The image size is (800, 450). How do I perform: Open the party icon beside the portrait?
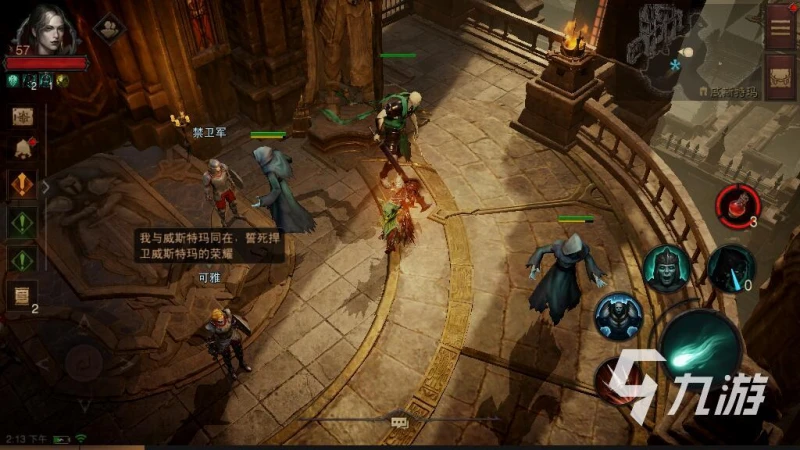[108, 26]
